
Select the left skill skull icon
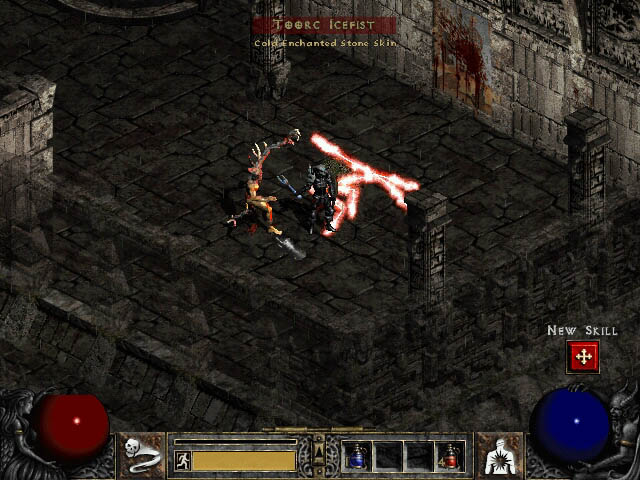(143, 455)
